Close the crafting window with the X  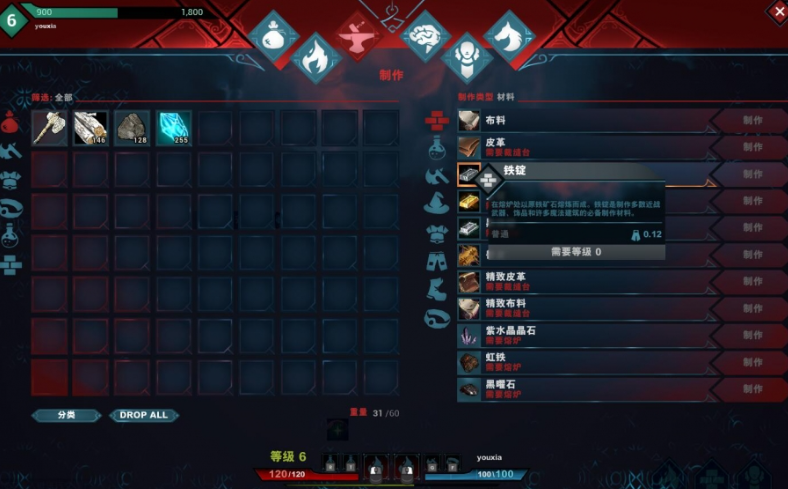[x=778, y=11]
